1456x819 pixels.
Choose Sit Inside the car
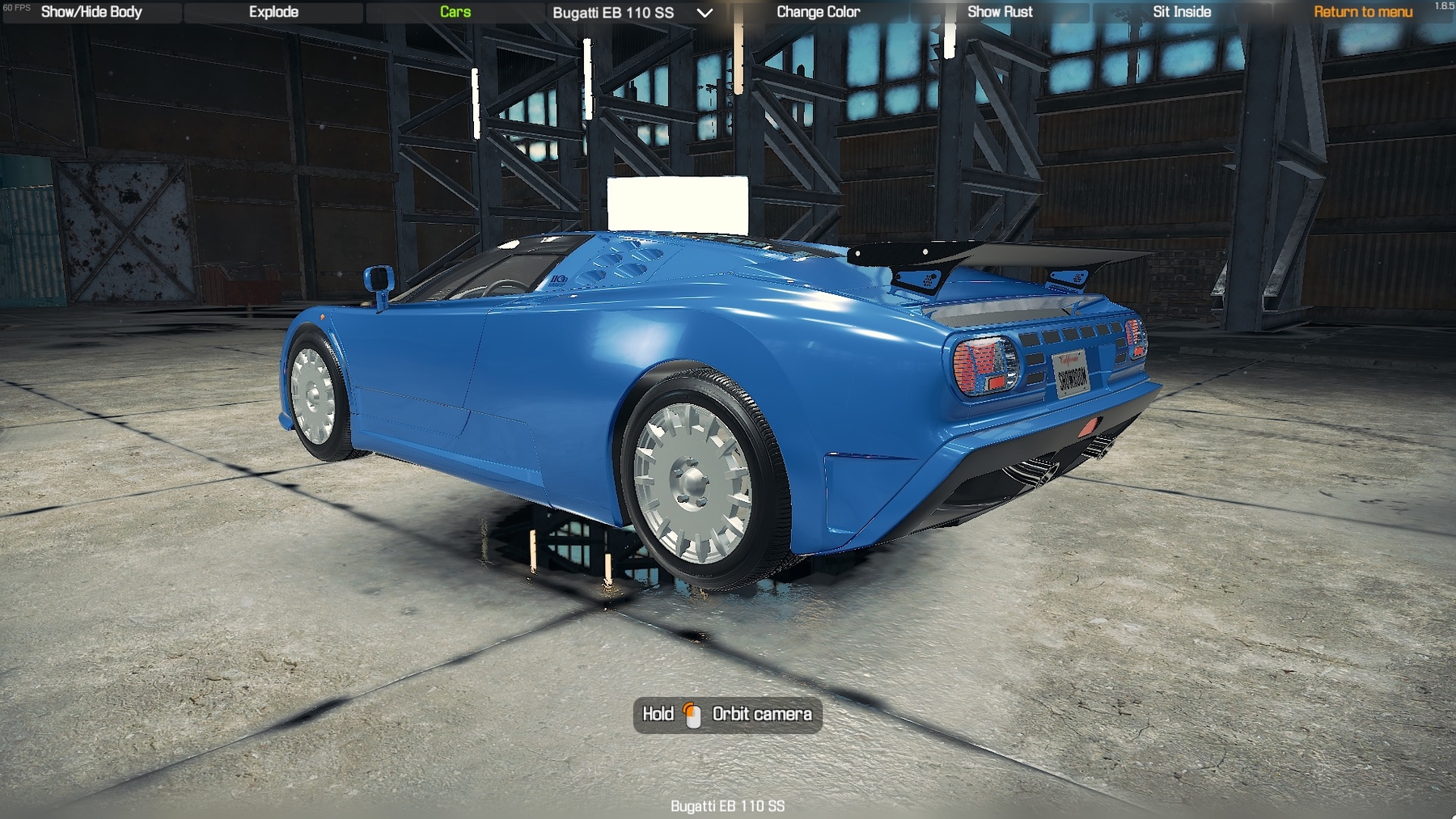pos(1182,12)
